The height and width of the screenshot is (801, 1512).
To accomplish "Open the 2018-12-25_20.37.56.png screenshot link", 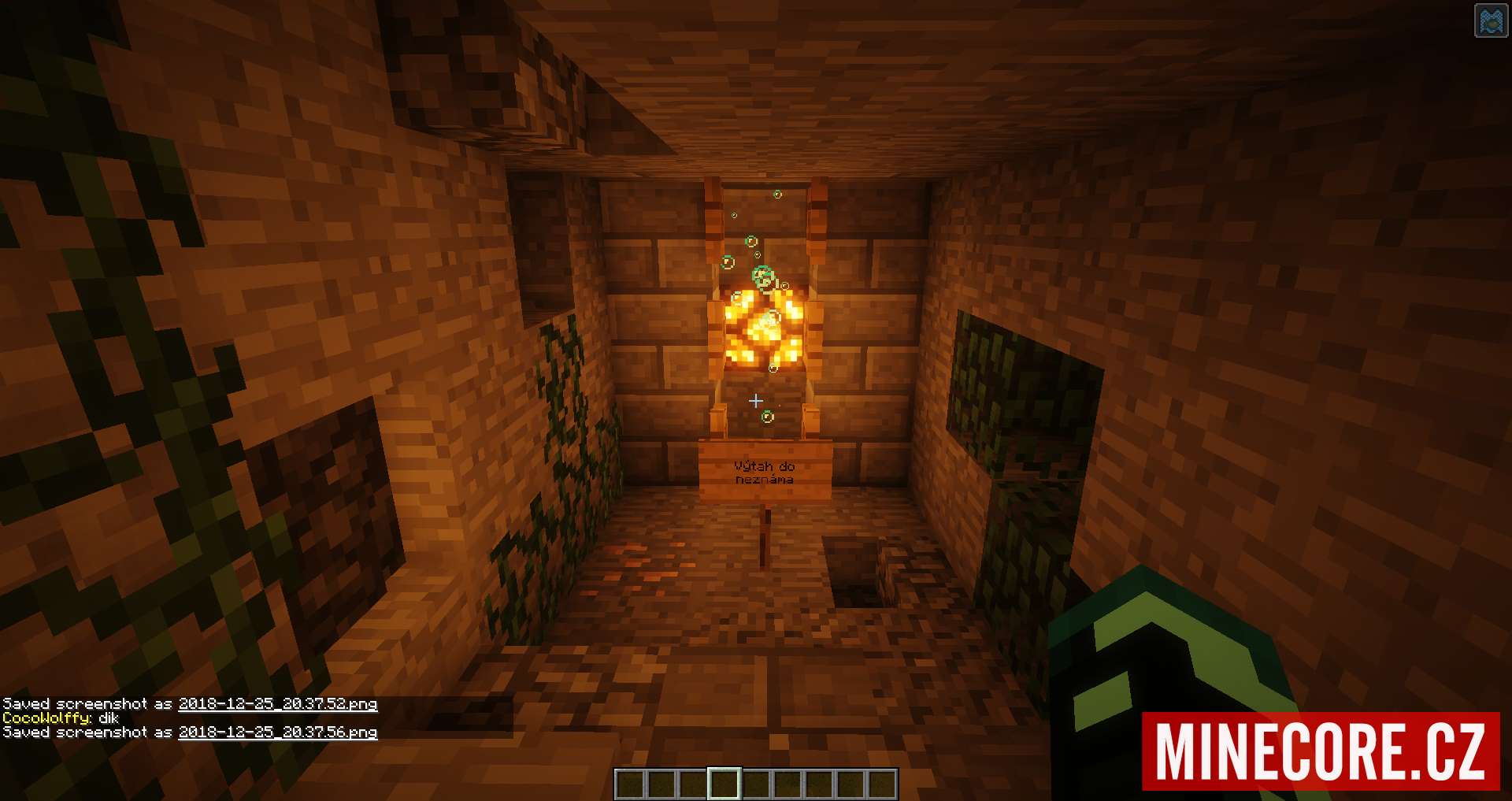I will (x=277, y=732).
